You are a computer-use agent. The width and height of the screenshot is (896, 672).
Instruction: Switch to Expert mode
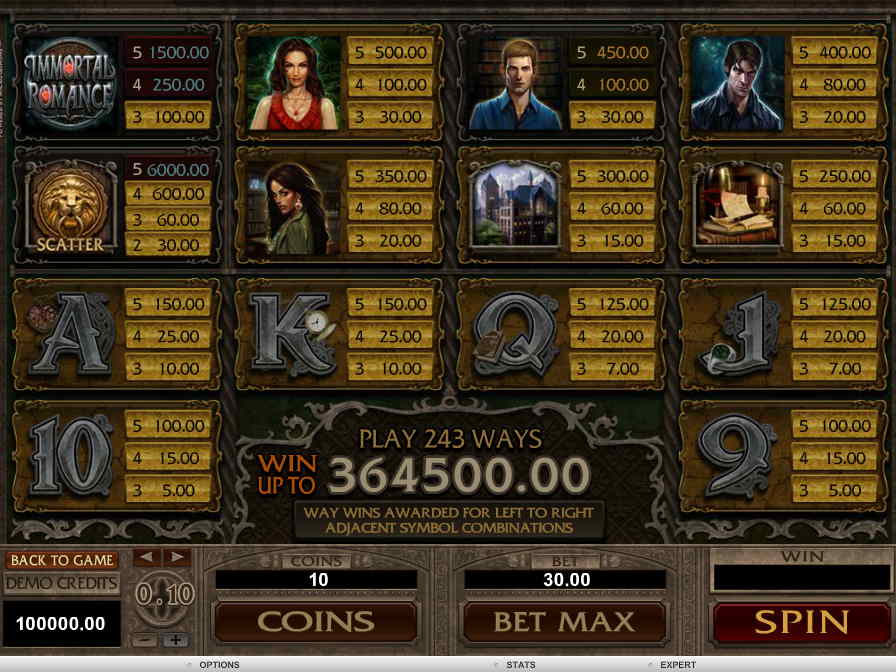tap(677, 665)
